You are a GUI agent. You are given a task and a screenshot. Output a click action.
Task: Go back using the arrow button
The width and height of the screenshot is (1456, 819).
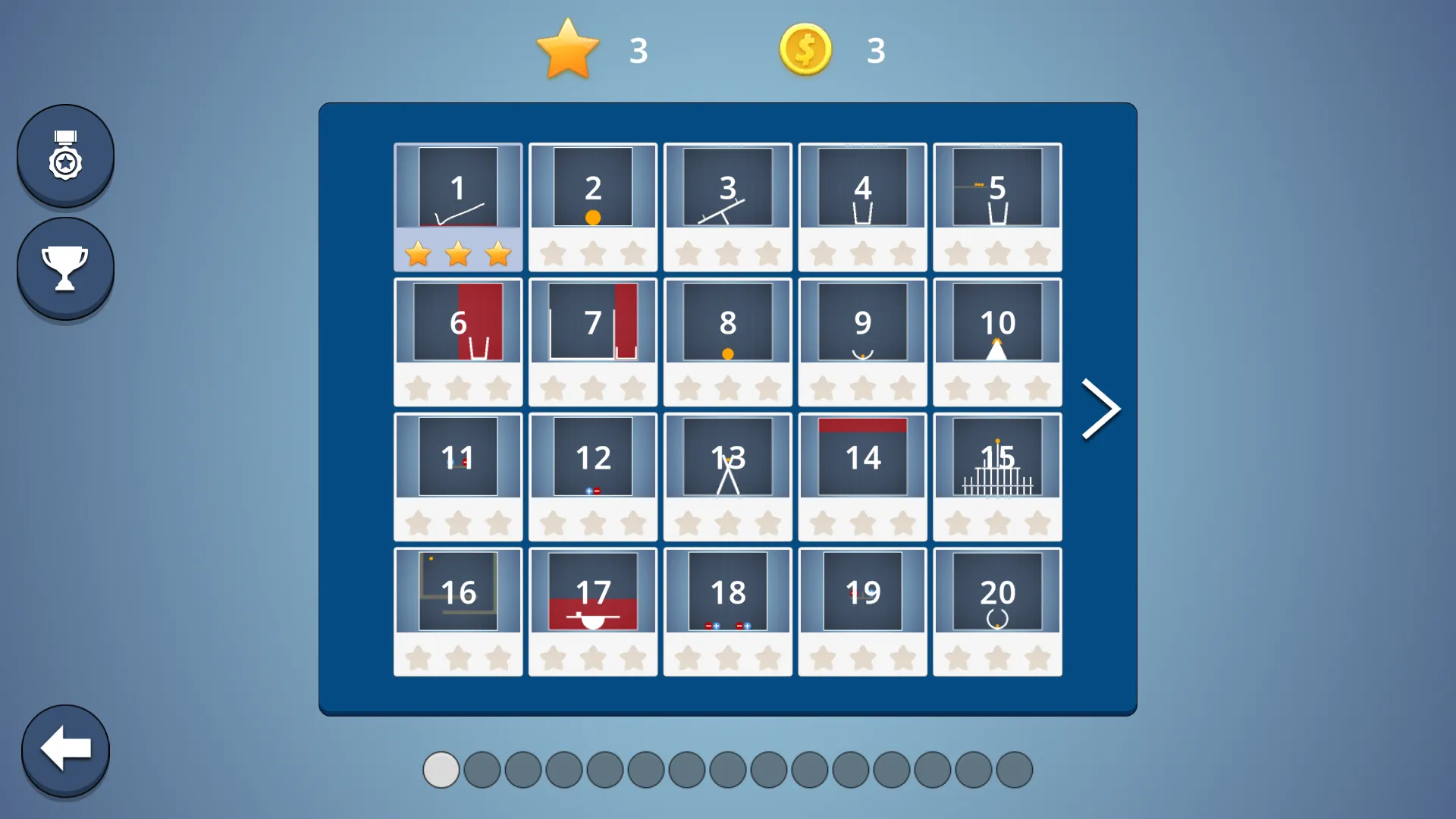65,749
